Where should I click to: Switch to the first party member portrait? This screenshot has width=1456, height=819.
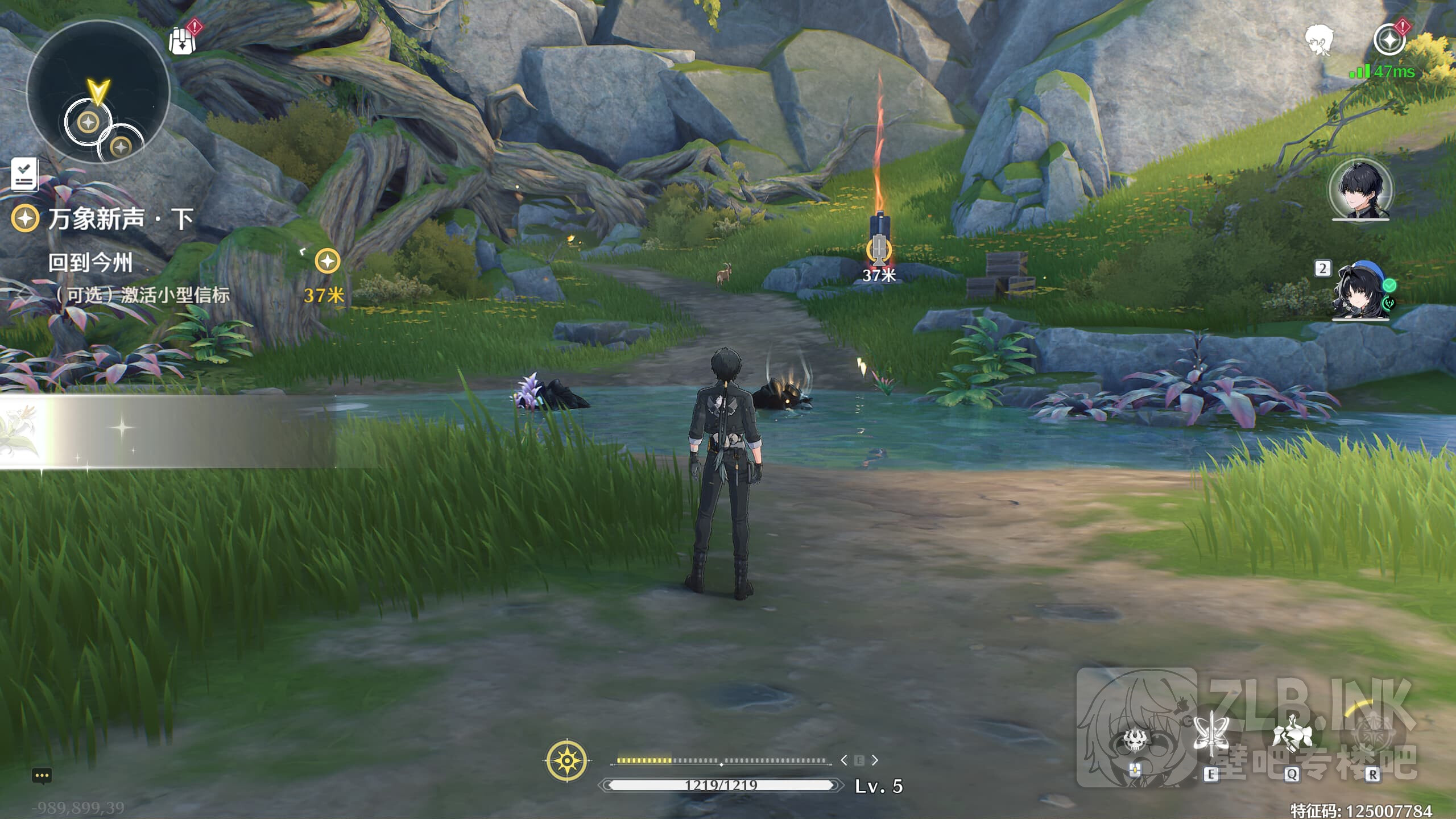(x=1360, y=189)
